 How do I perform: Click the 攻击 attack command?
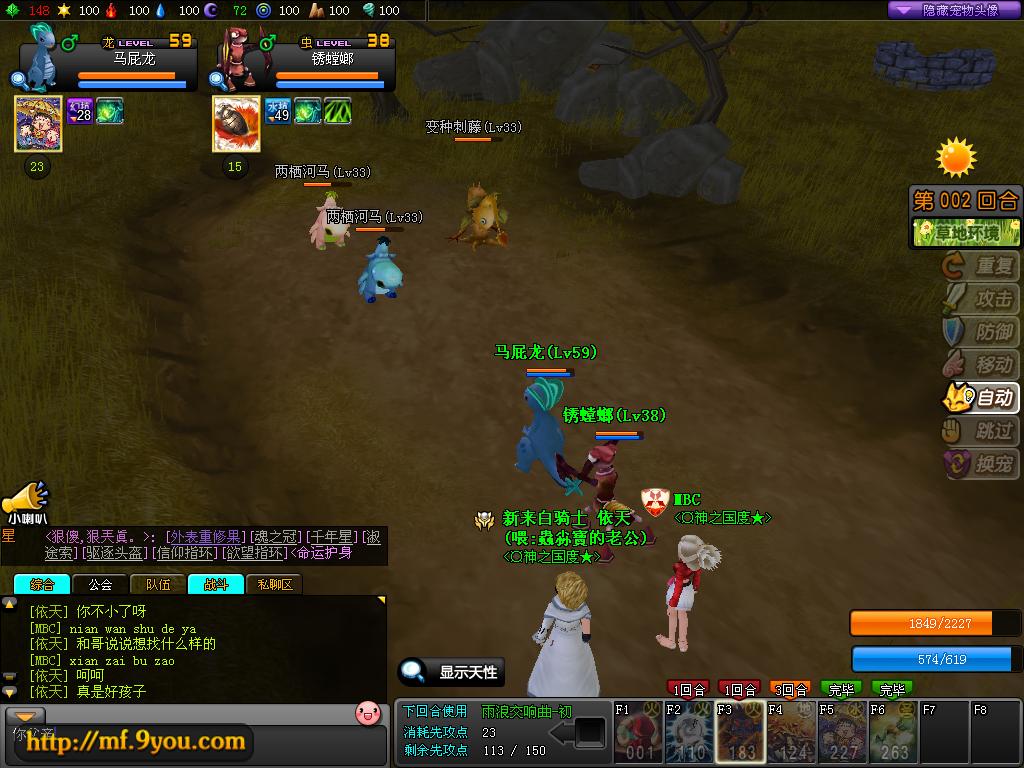coord(981,298)
